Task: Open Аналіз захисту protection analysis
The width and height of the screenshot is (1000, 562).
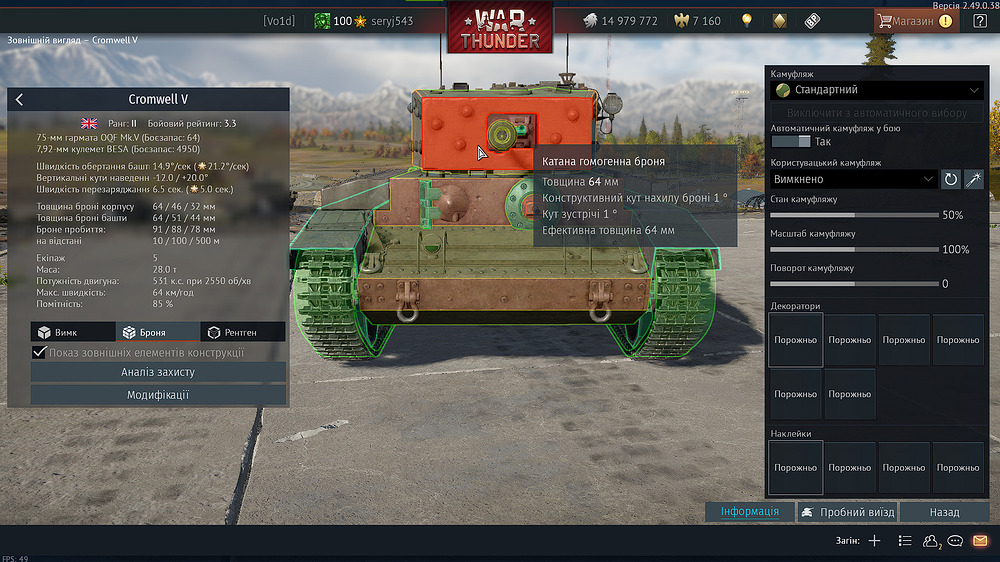Action: coord(158,372)
